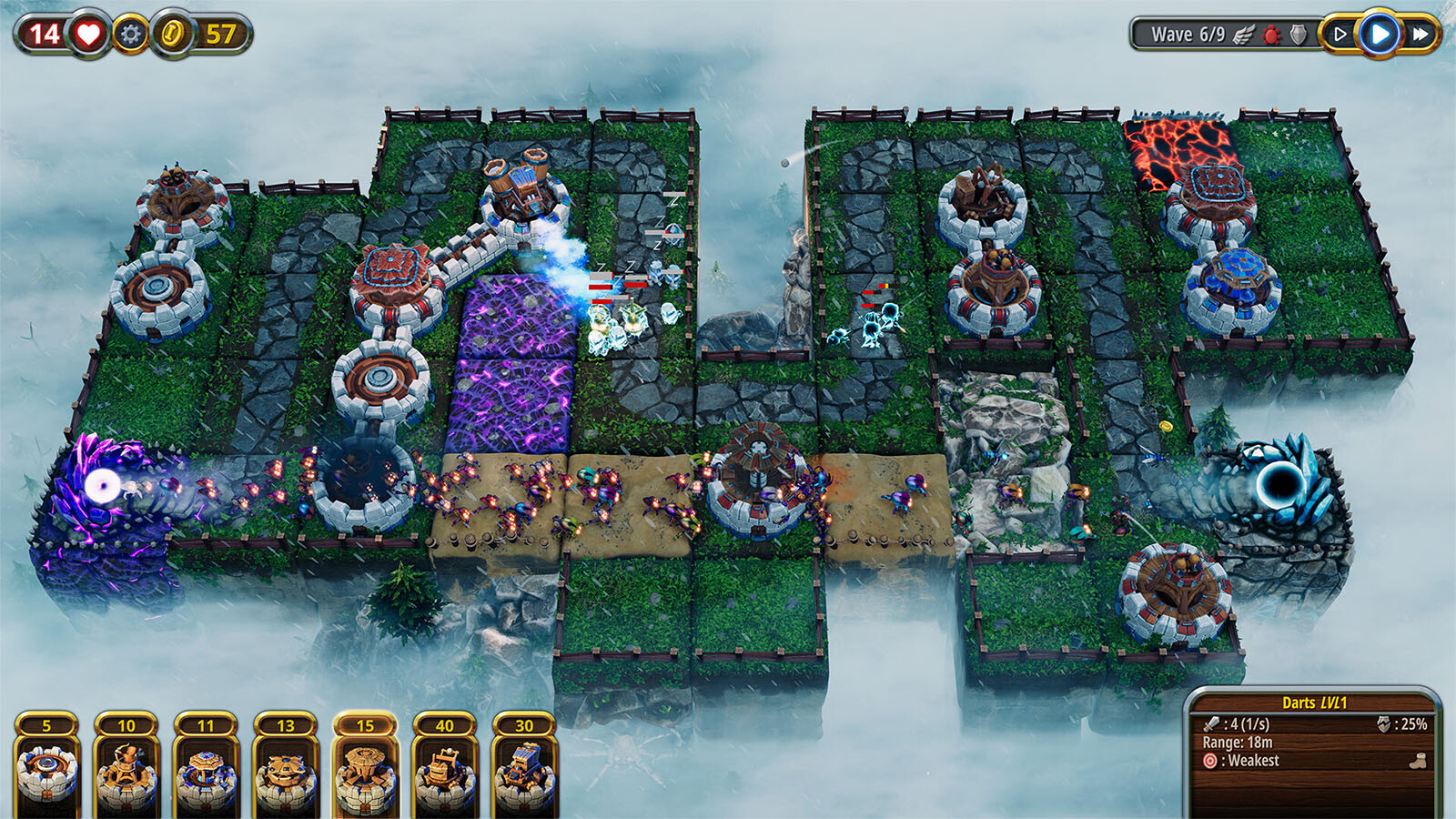Click the Darts LVL1 panel header

click(1318, 703)
